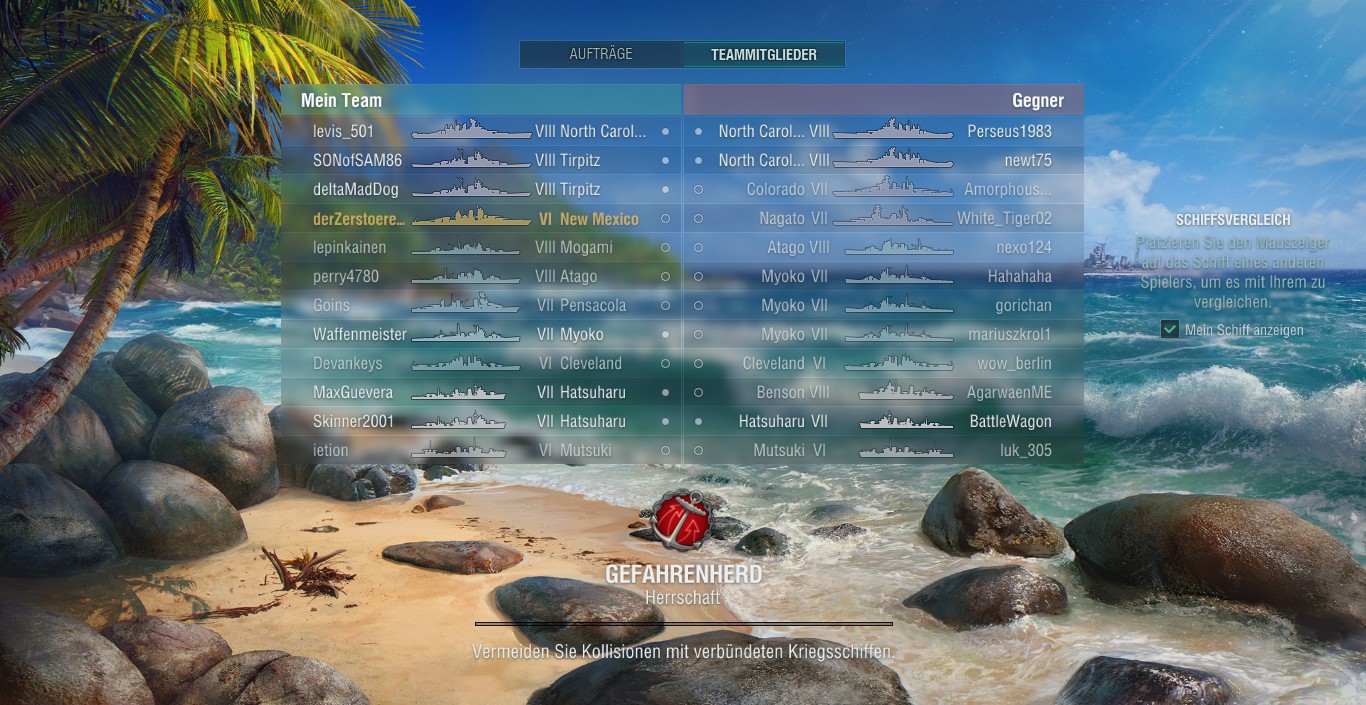The image size is (1366, 705).
Task: Select enemy player Perseus1983
Action: tap(884, 131)
